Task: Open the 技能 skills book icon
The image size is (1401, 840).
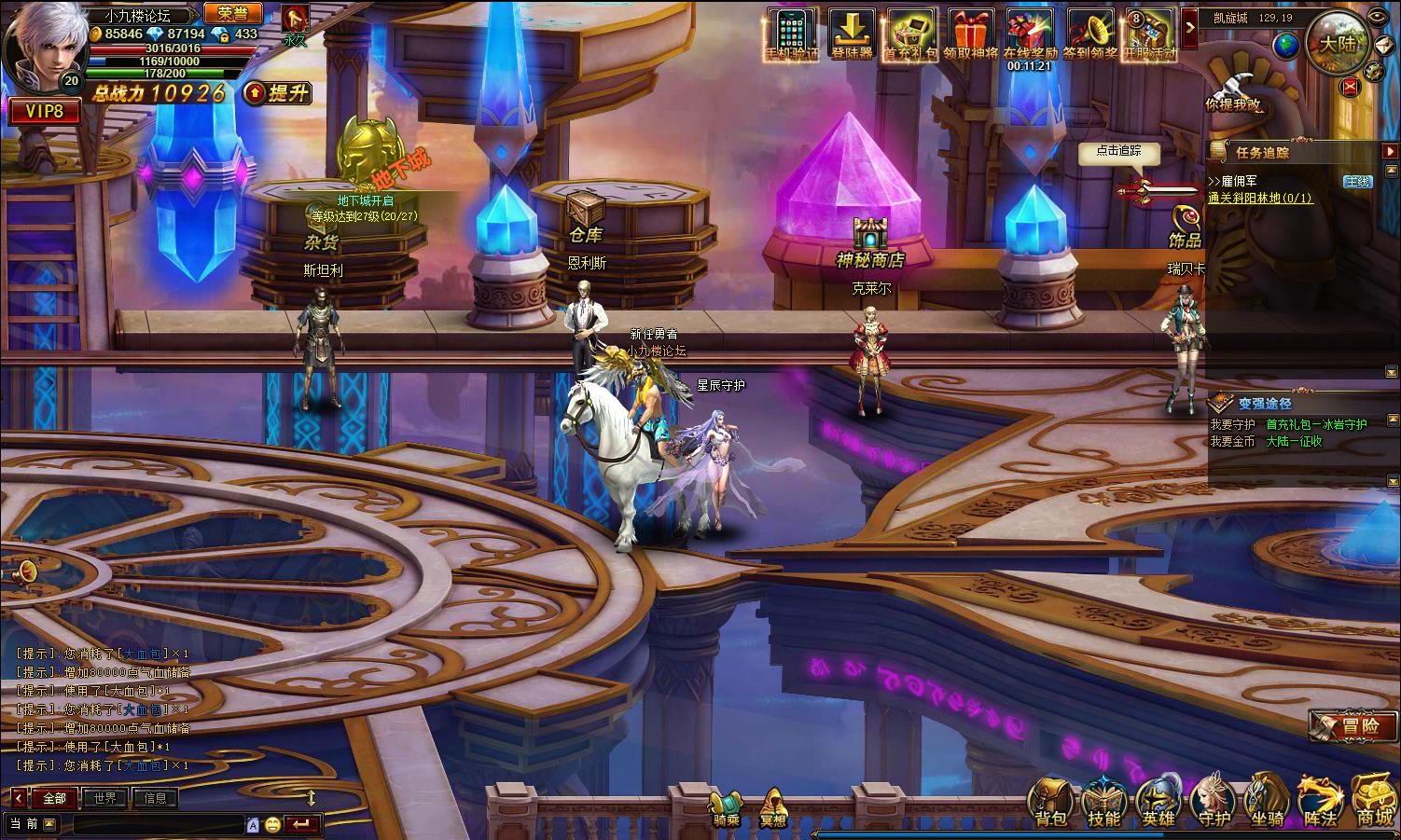Action: (x=1104, y=802)
